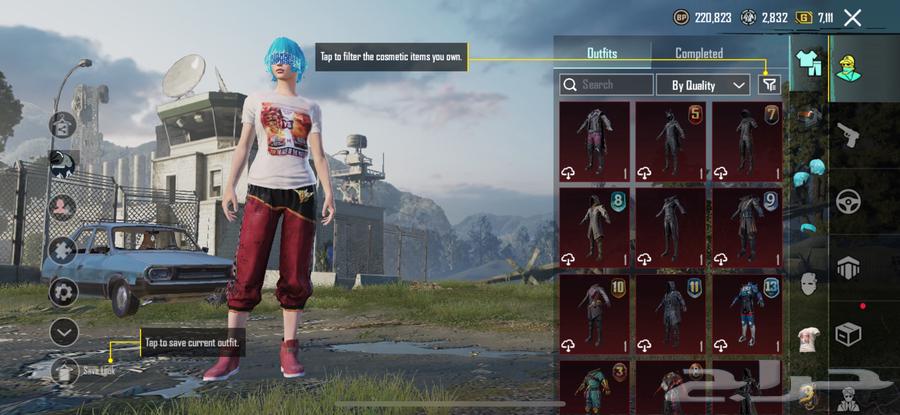900x415 pixels.
Task: Select the outfit with the level 5 badge
Action: [x=670, y=141]
